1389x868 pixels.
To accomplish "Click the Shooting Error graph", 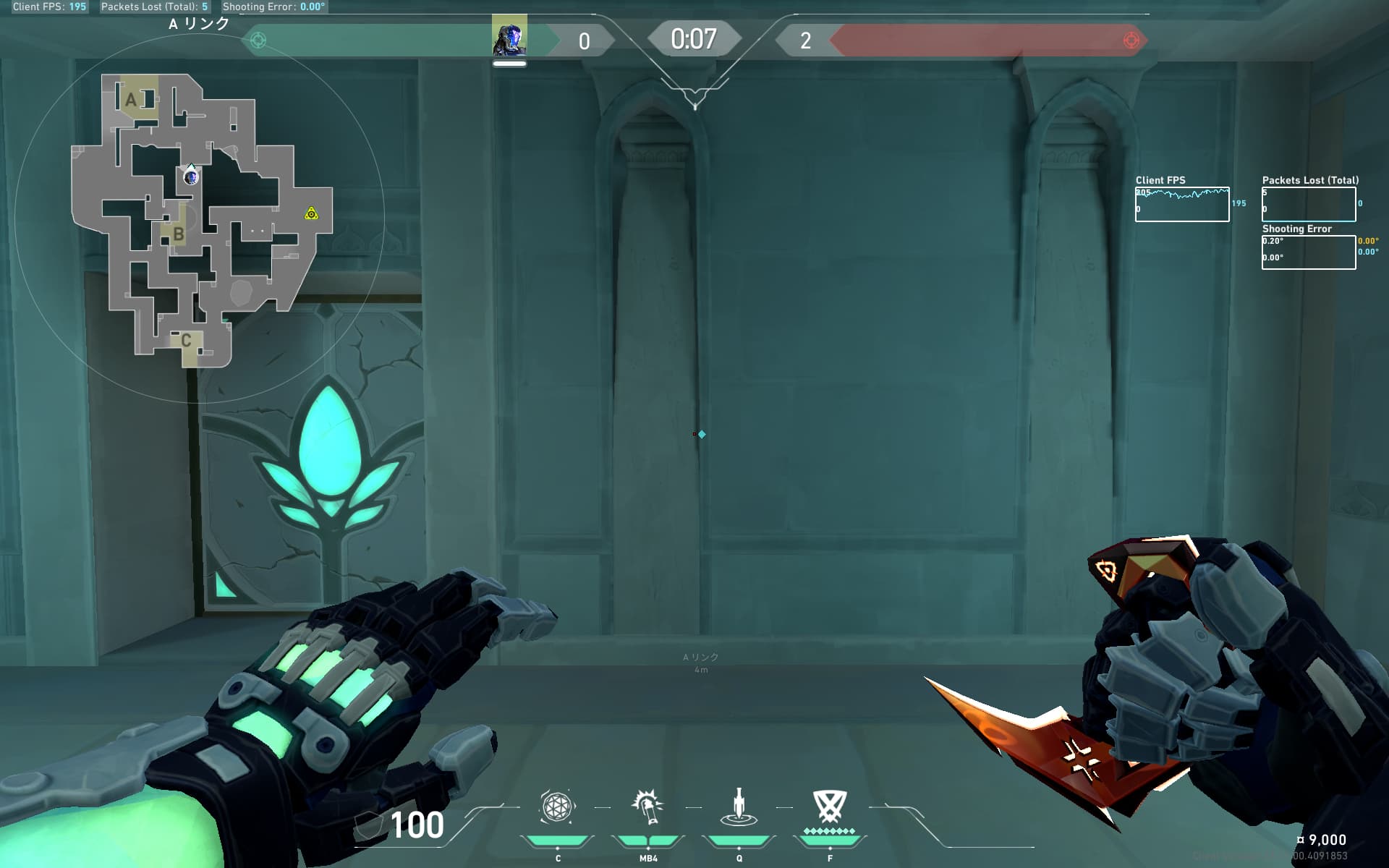I will pyautogui.click(x=1308, y=252).
